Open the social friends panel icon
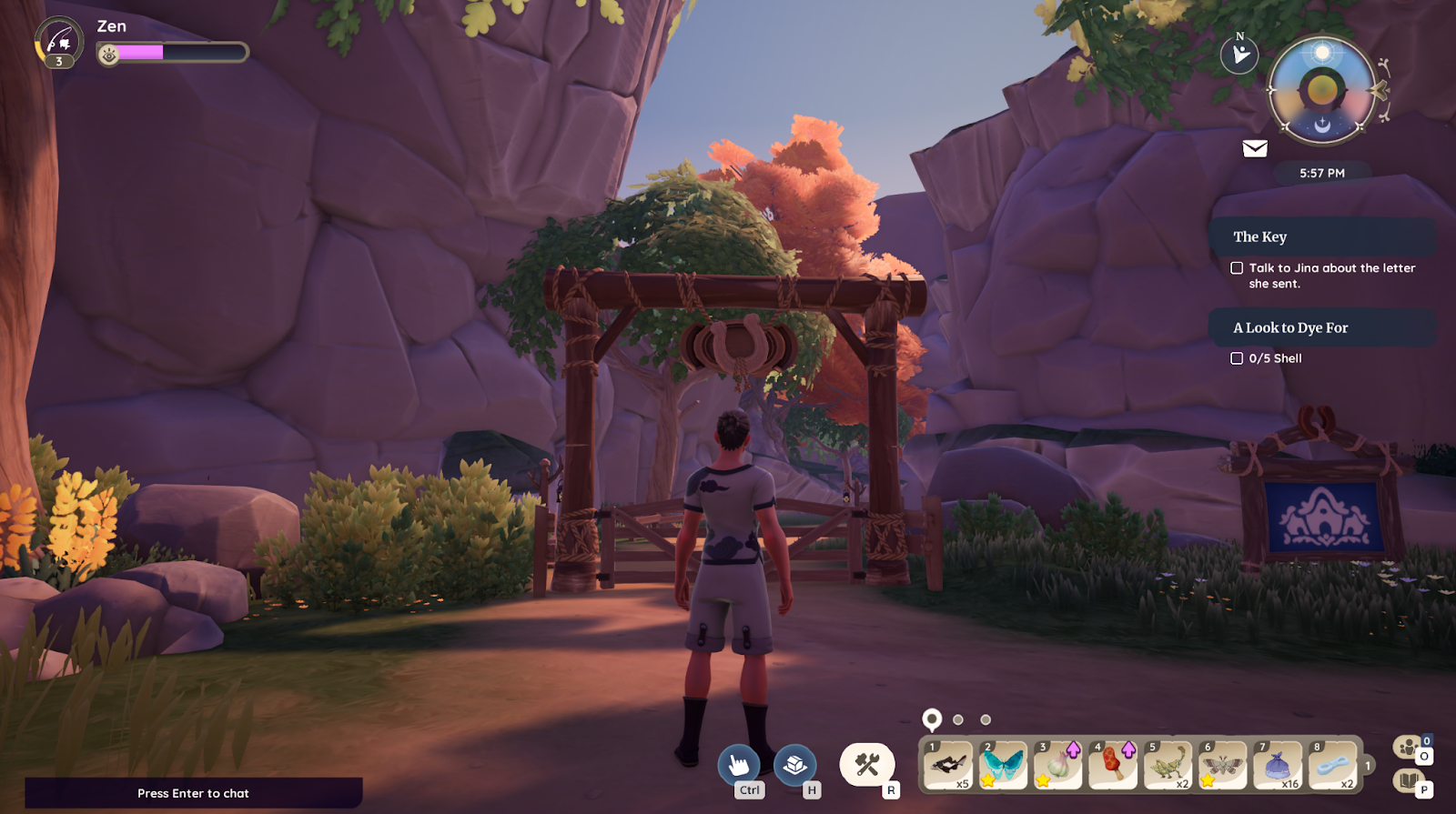 pyautogui.click(x=1410, y=748)
